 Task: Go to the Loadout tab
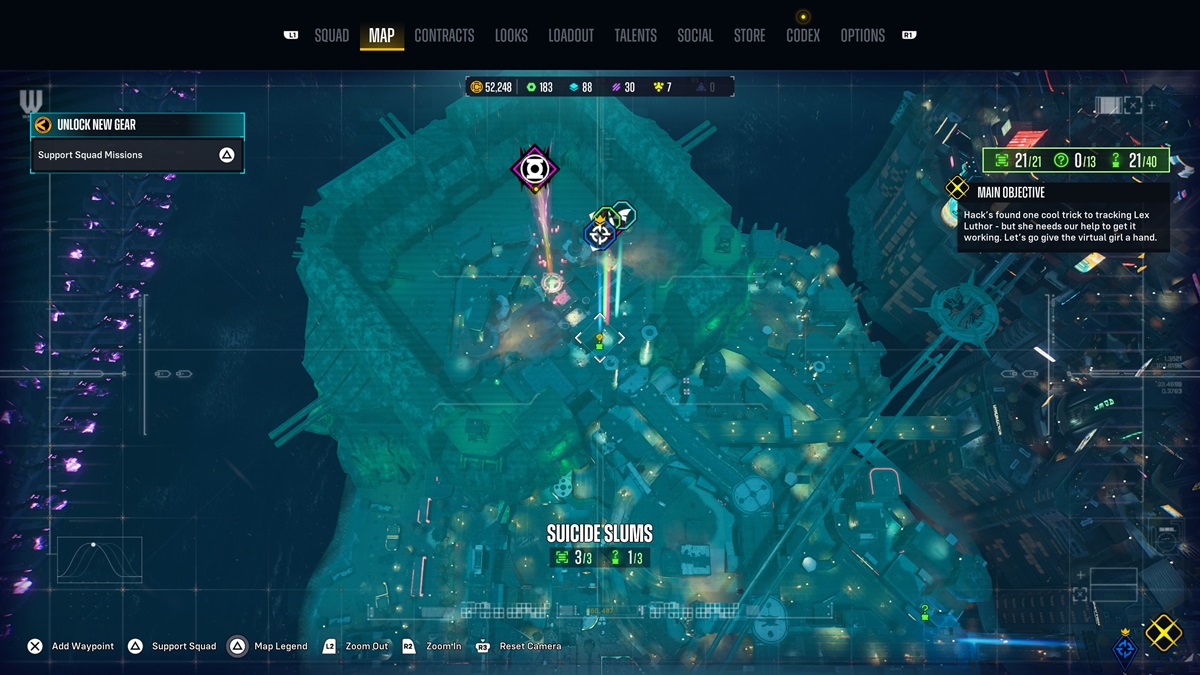click(x=571, y=36)
